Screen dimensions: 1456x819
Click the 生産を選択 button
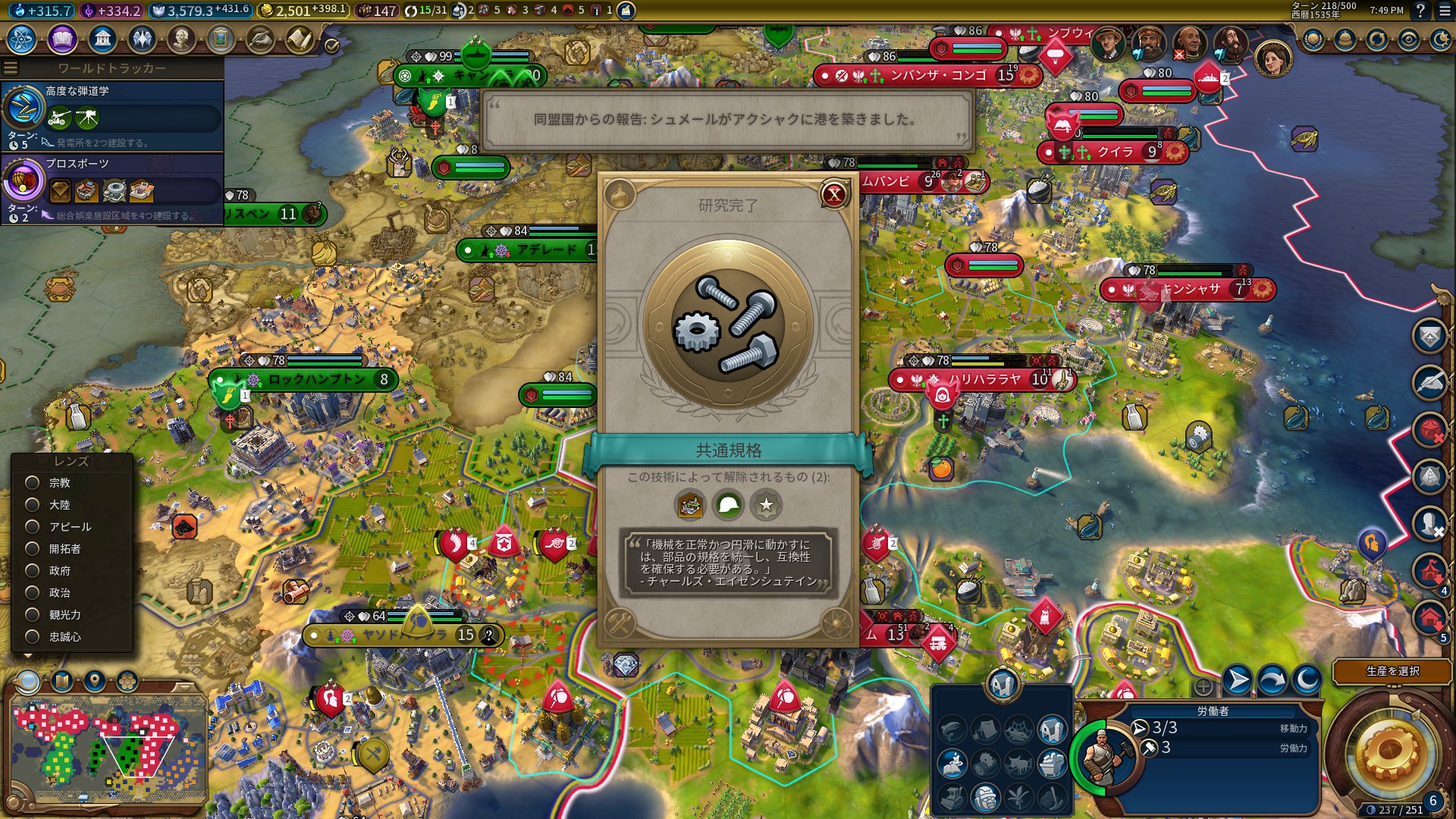click(1392, 671)
